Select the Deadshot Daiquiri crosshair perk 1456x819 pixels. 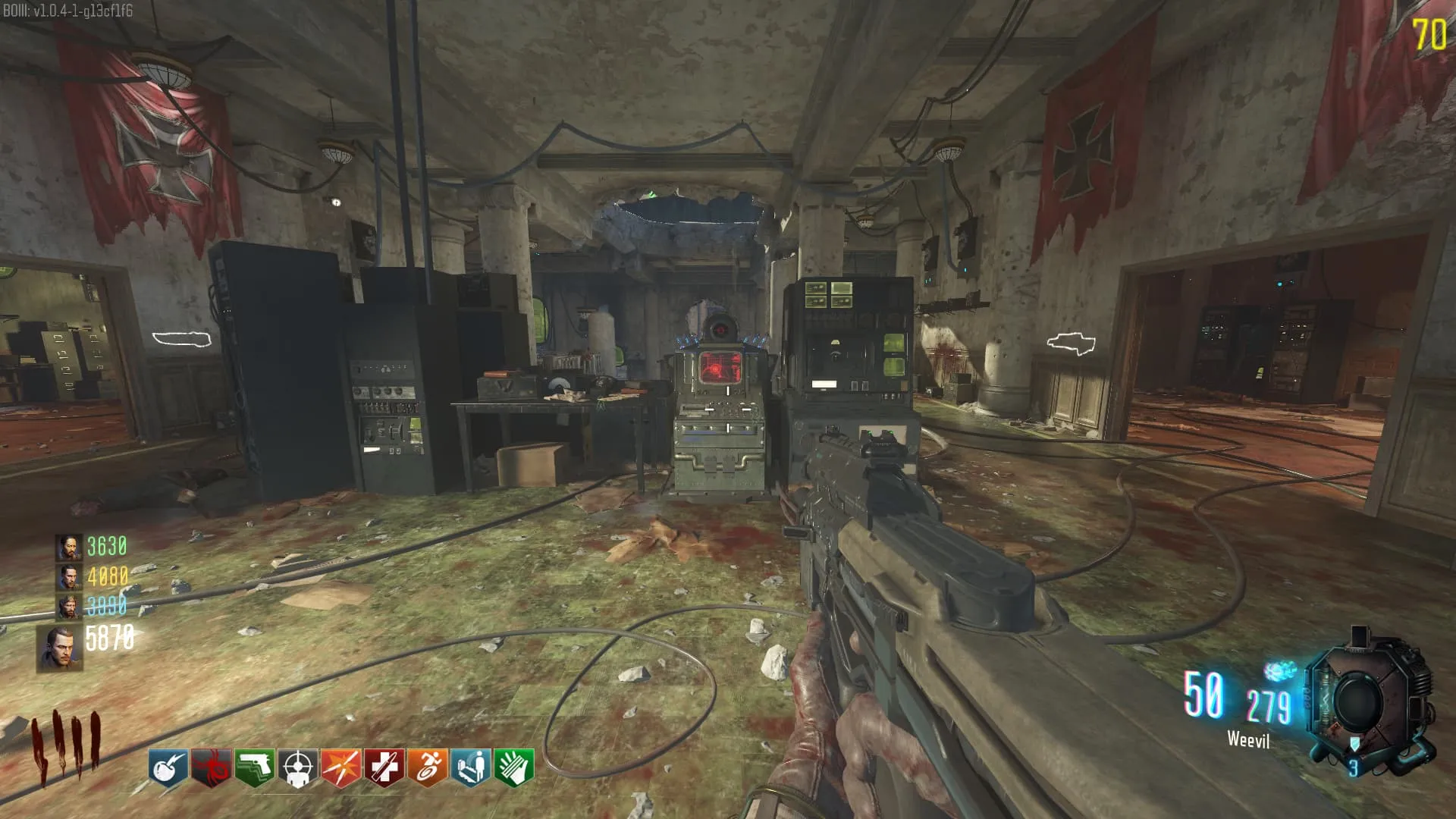(x=298, y=768)
